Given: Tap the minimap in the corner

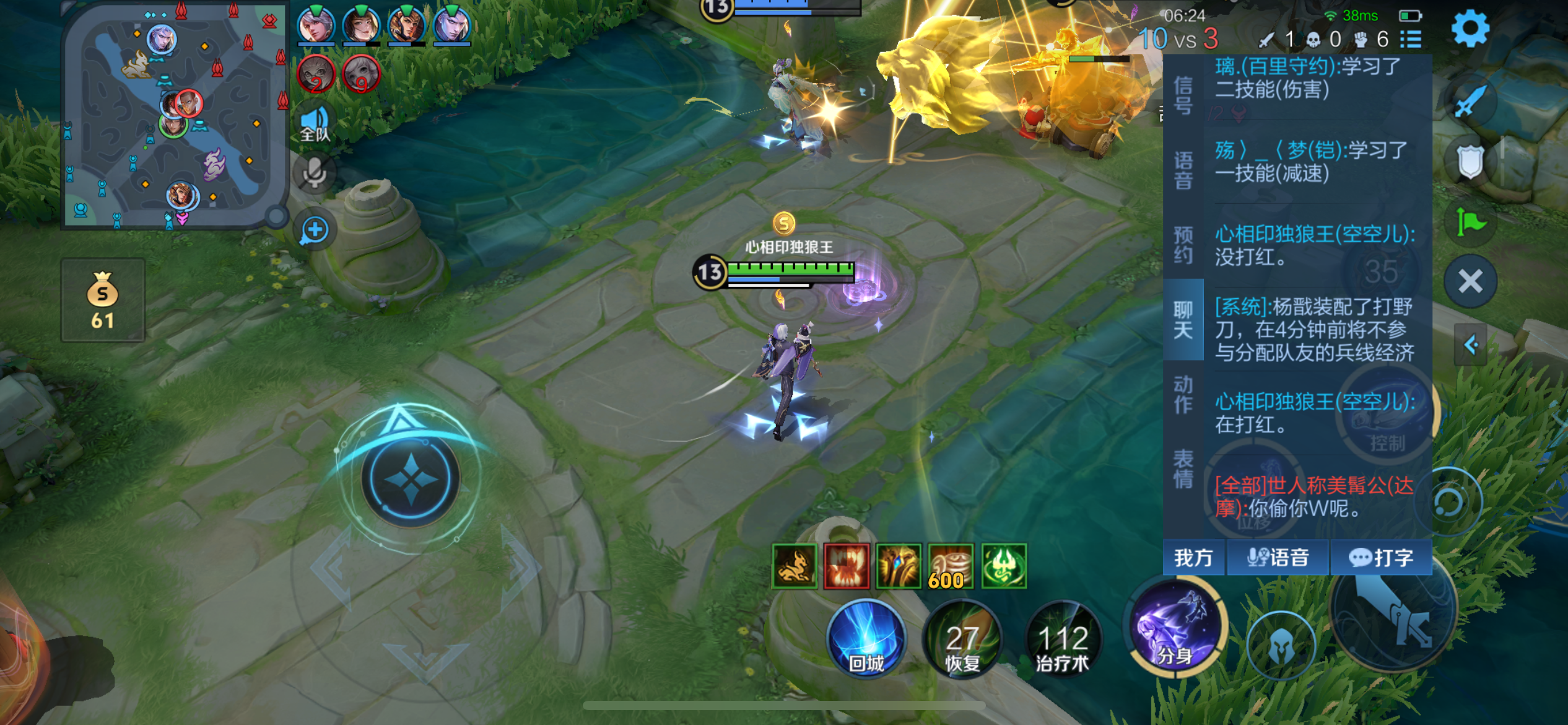Looking at the screenshot, I should coord(175,116).
